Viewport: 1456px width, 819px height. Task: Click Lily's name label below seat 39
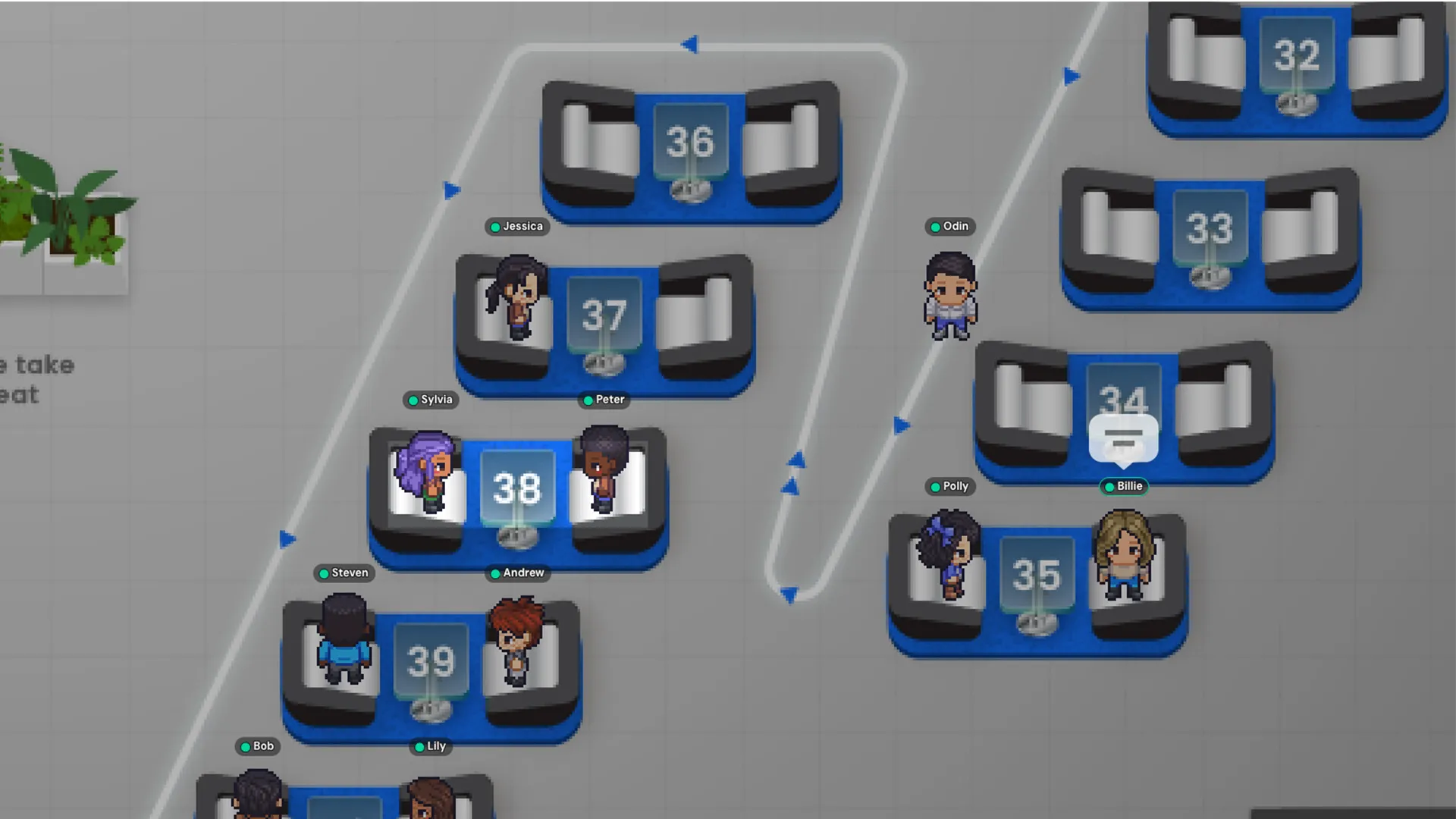pos(431,746)
